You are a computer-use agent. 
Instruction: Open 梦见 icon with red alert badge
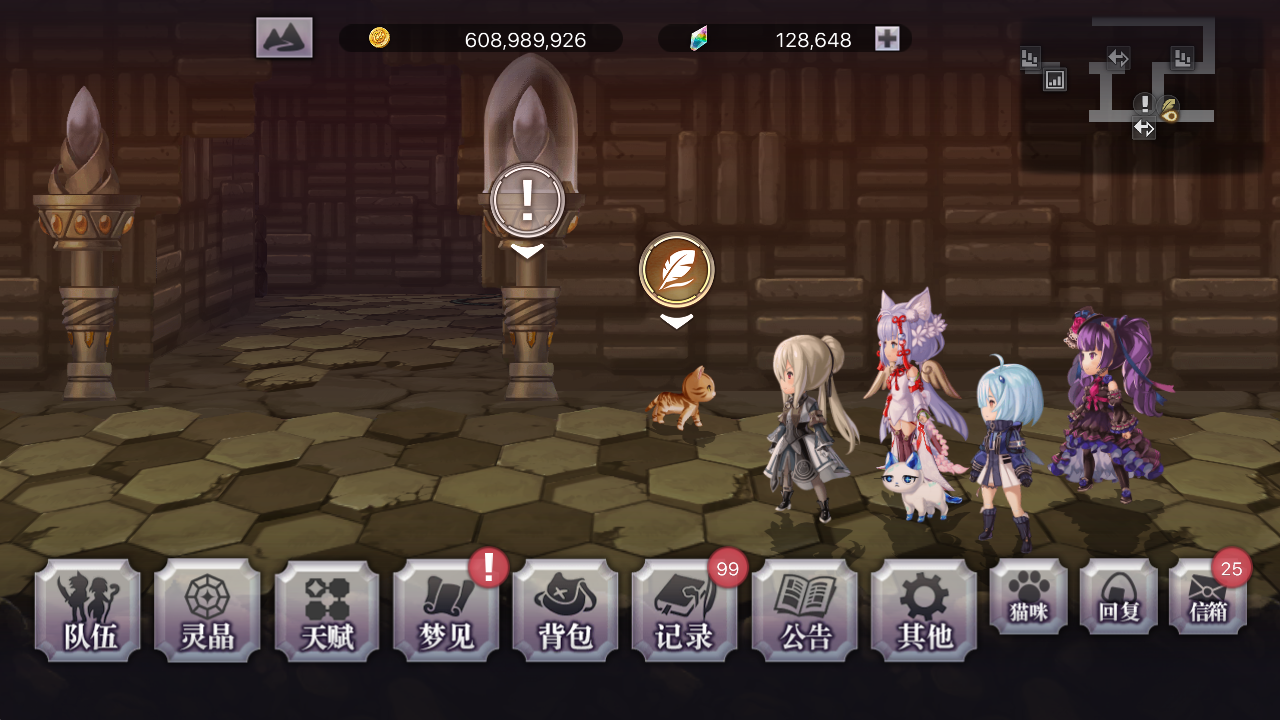[x=446, y=610]
